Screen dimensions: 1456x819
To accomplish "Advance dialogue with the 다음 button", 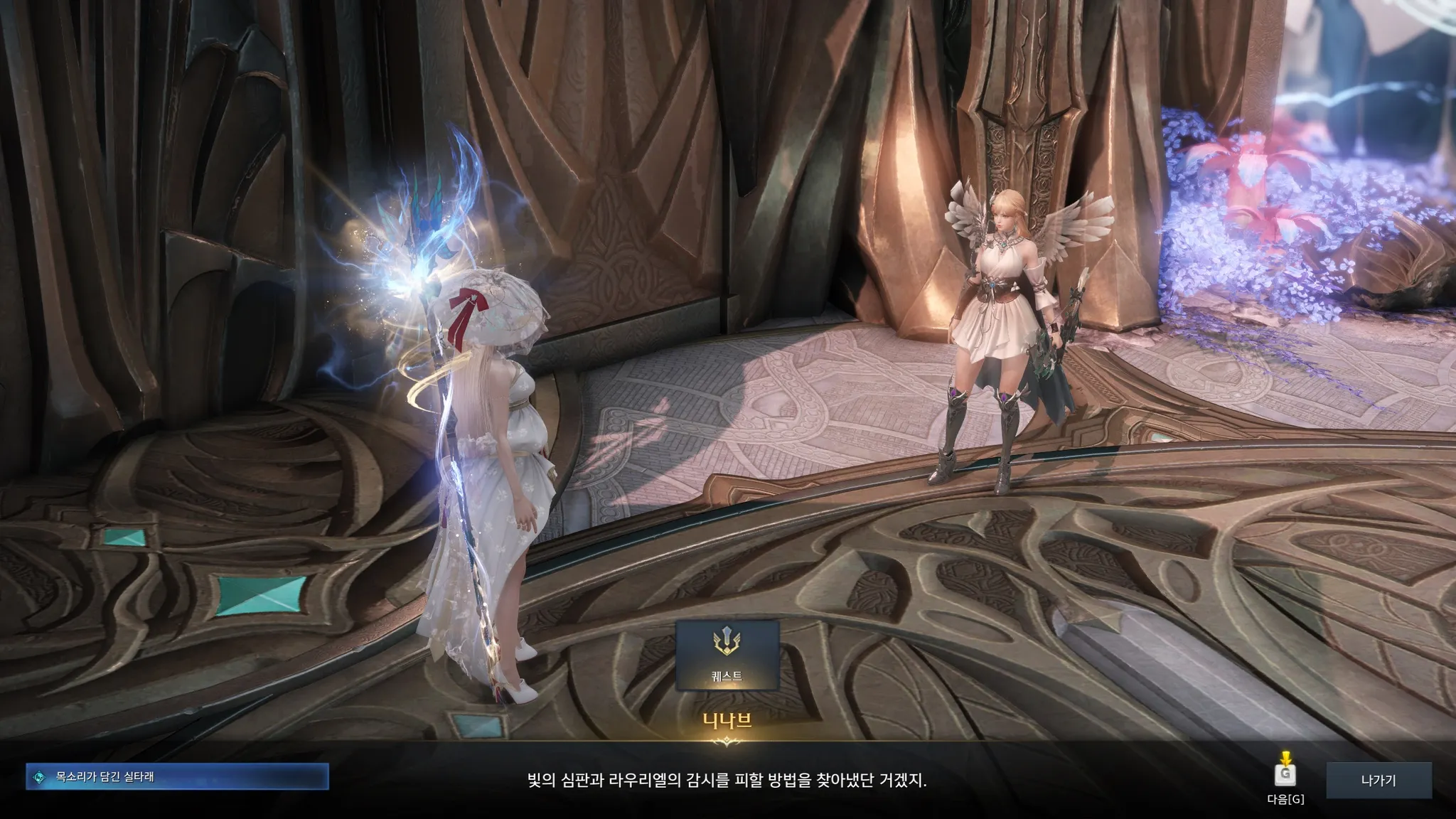I will click(1285, 776).
